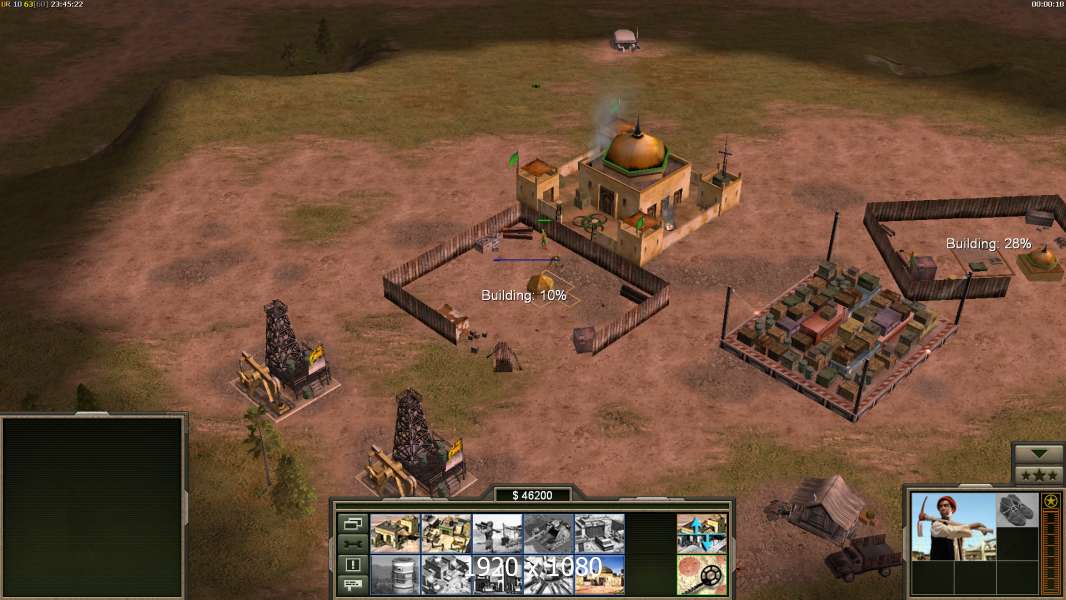Choose the Stinger Site build icon
The image size is (1066, 600).
coord(497,533)
